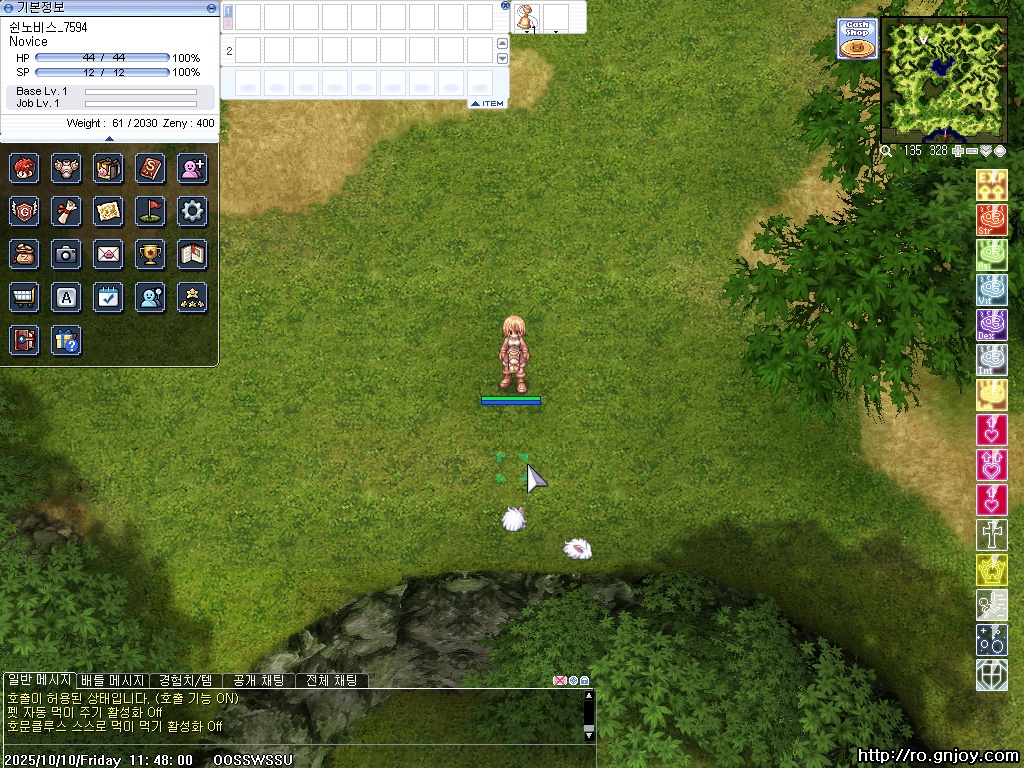Open the gift box with question mark icon
The width and height of the screenshot is (1024, 768).
pos(66,340)
